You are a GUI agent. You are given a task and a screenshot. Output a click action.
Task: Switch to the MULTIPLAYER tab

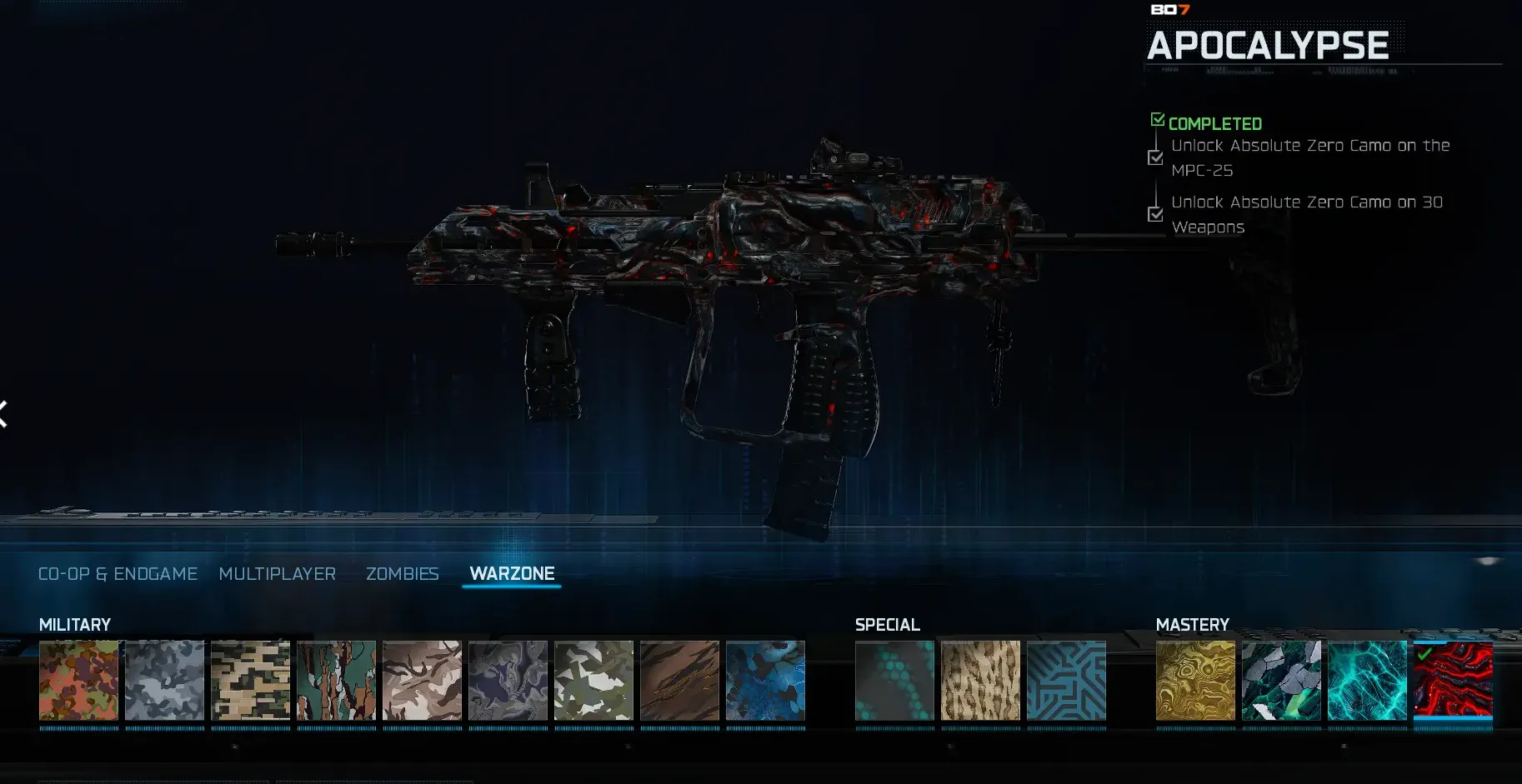[278, 573]
